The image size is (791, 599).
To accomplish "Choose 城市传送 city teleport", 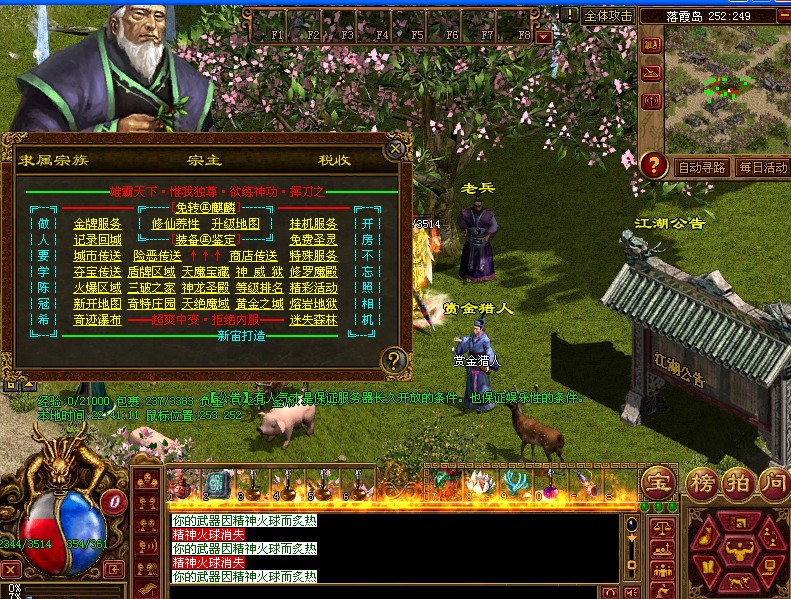I will click(x=97, y=256).
